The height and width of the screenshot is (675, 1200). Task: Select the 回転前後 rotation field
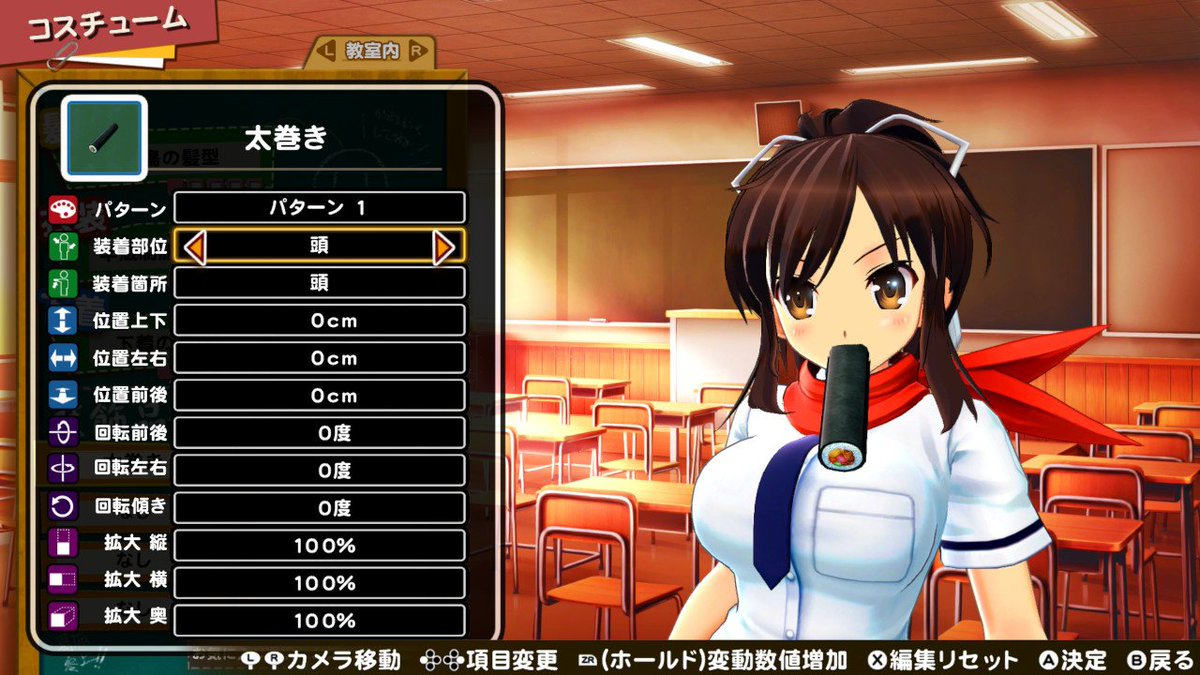319,433
